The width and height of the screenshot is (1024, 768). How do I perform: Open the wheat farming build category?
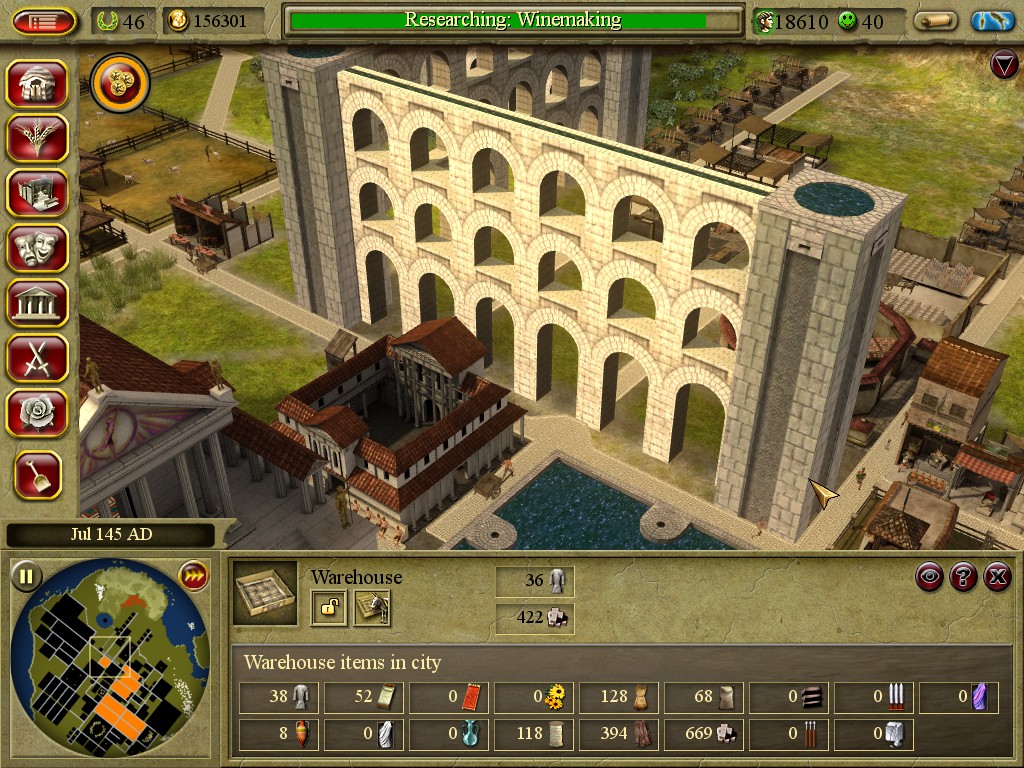coord(38,138)
